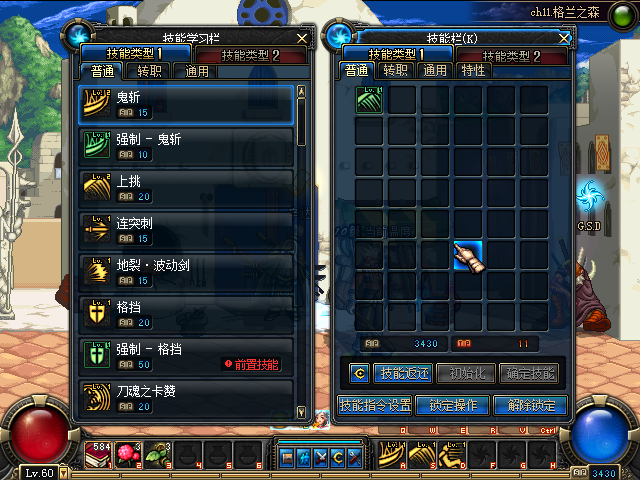Open 技能指令设置 skill command settings

click(375, 405)
